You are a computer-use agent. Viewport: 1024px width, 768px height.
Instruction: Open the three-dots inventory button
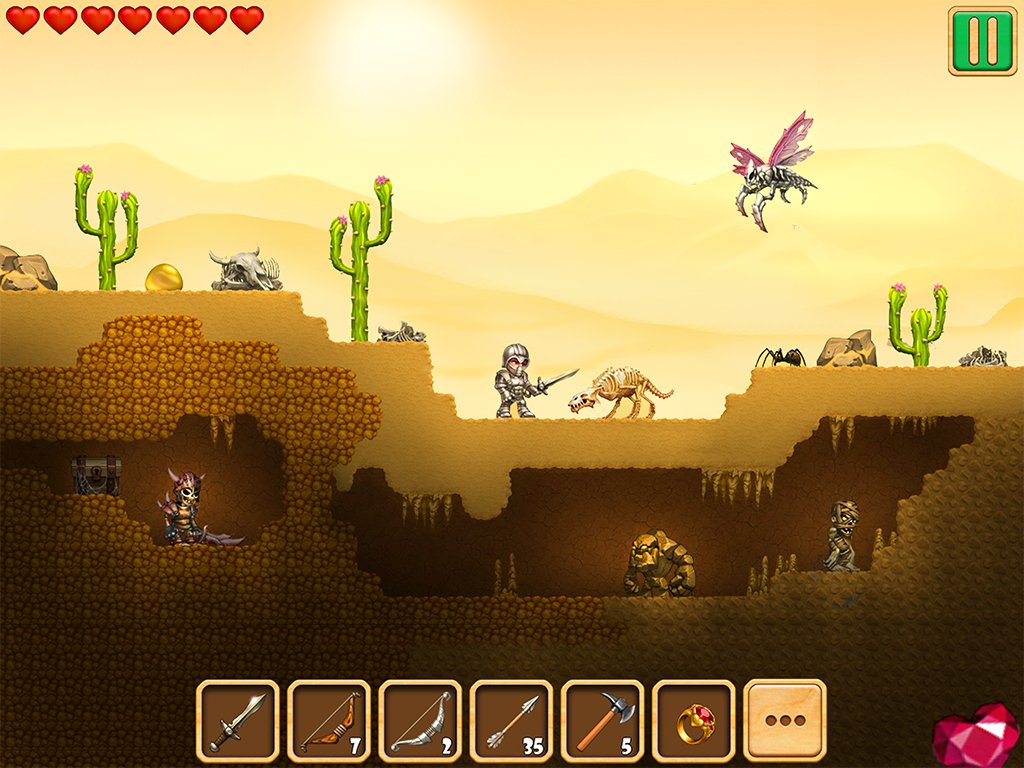785,720
